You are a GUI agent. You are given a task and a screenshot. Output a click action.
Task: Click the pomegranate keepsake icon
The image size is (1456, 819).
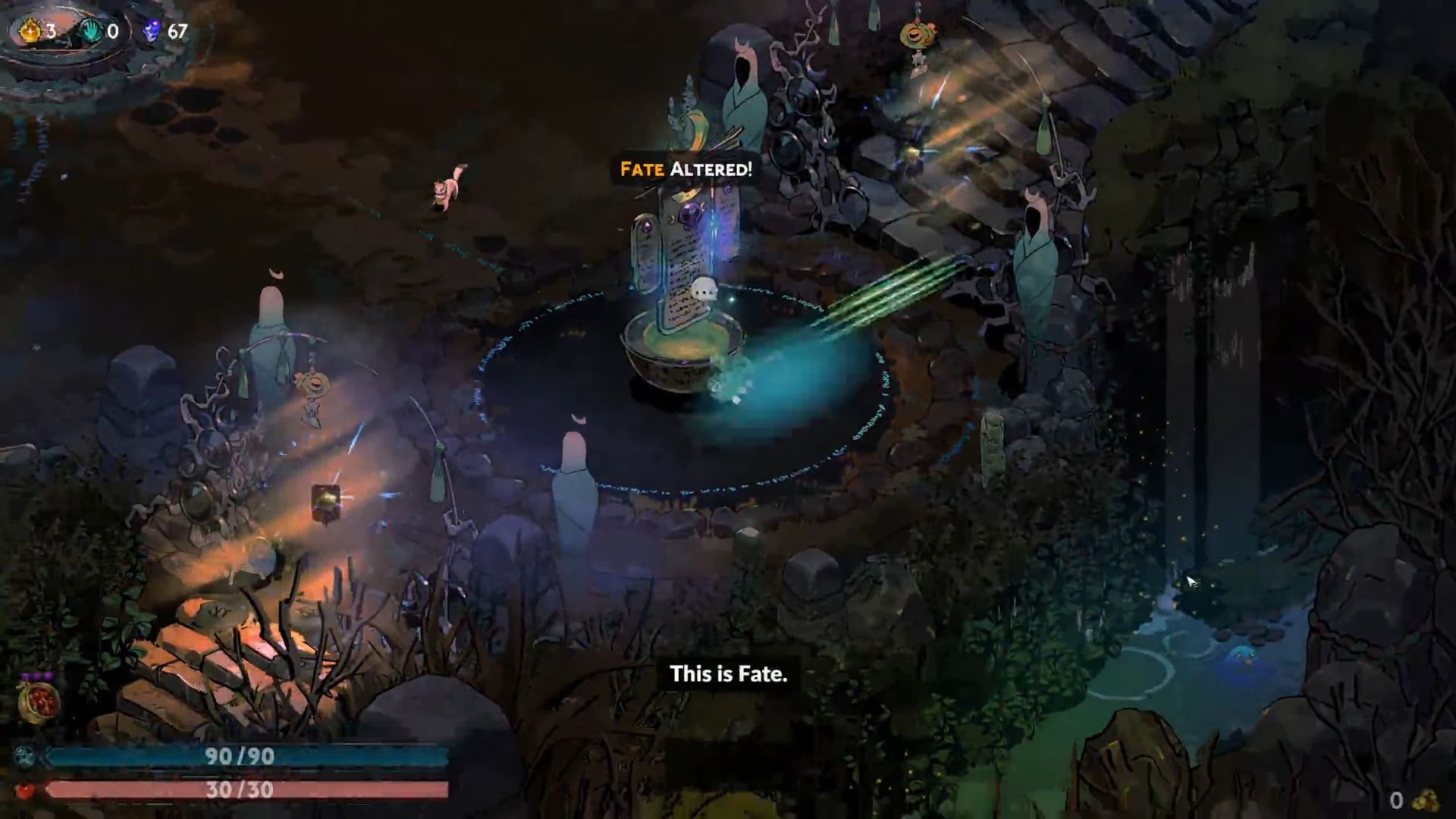coord(39,701)
